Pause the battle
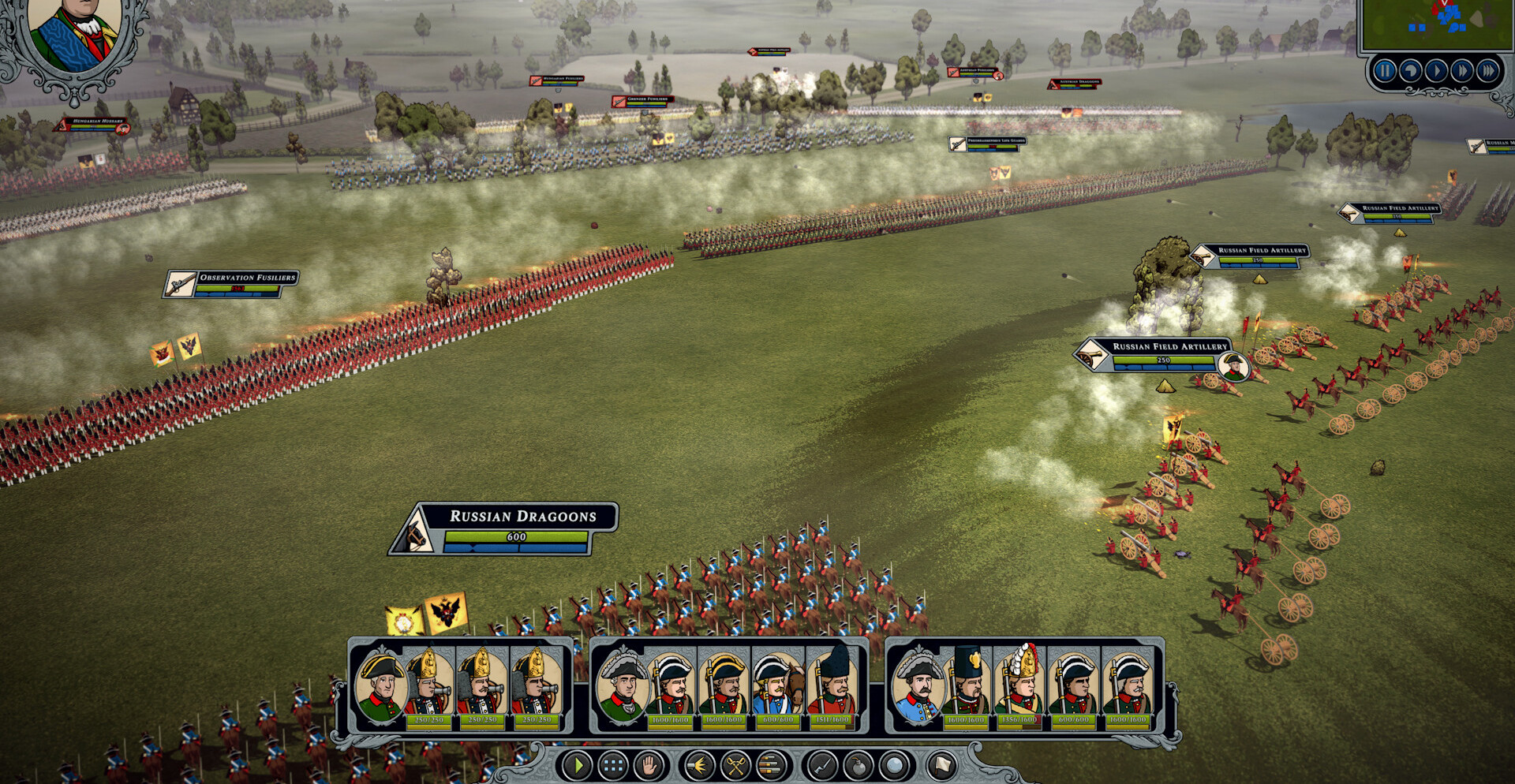This screenshot has height=784, width=1515. pyautogui.click(x=1385, y=71)
